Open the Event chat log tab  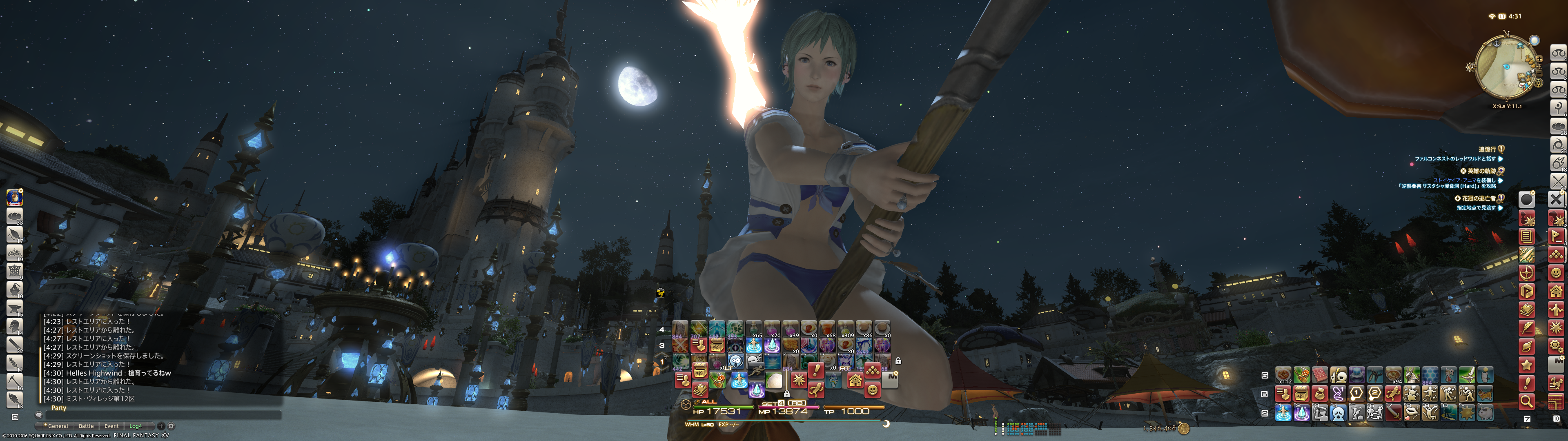111,426
